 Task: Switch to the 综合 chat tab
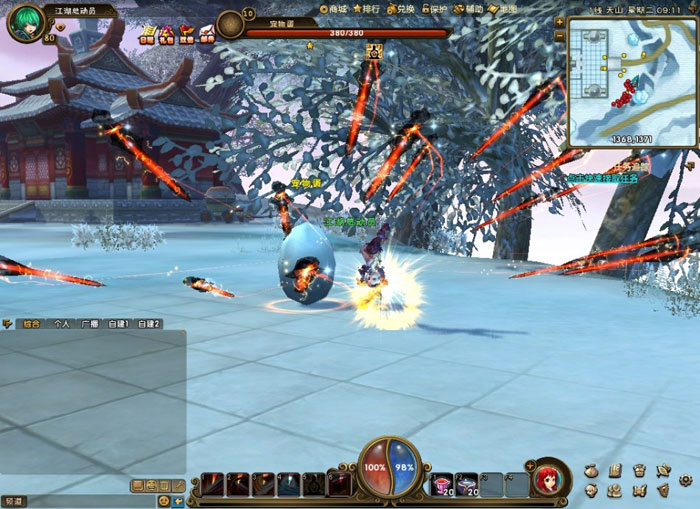31,324
